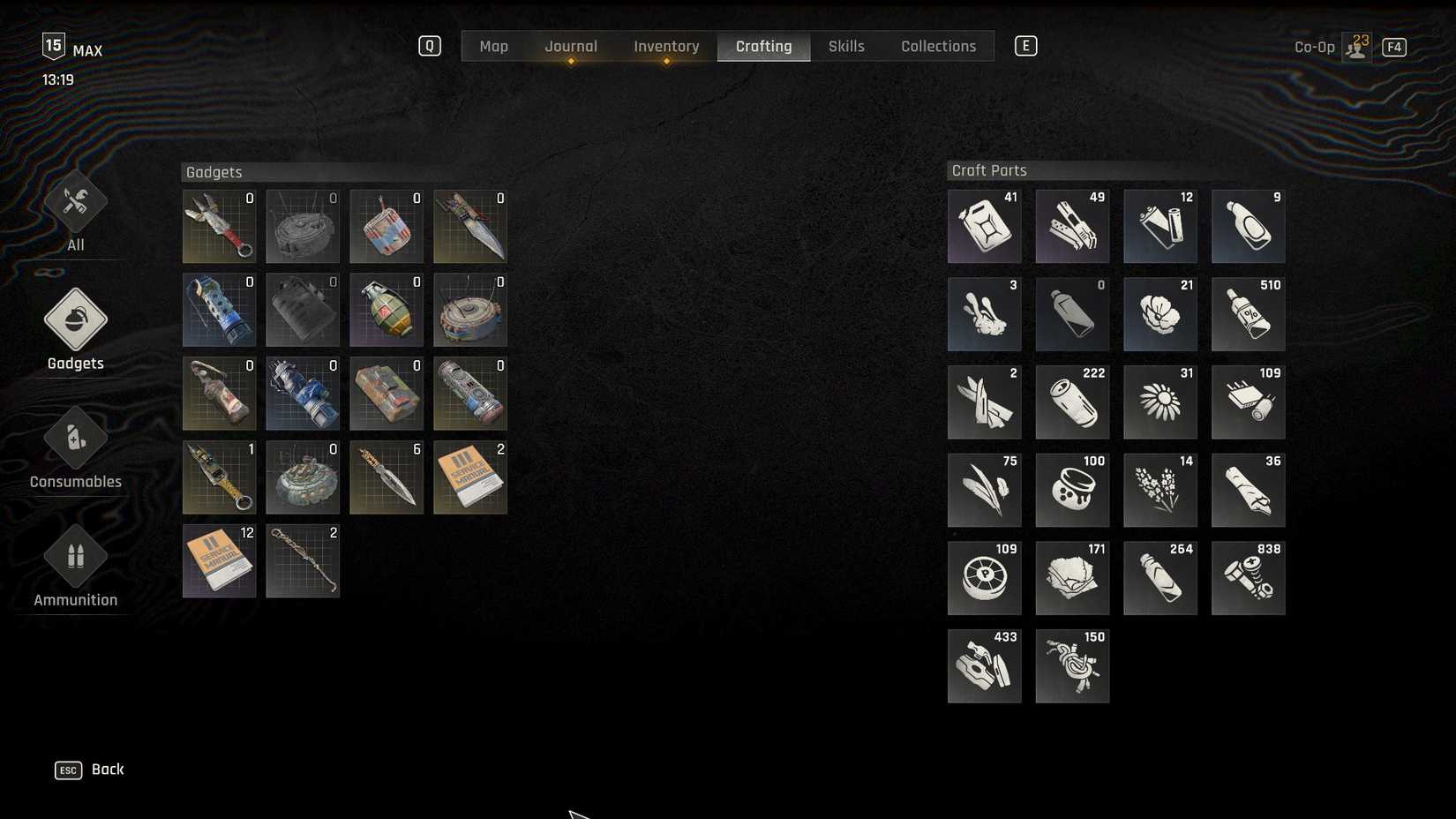Open the Co-Op menu

pyautogui.click(x=1314, y=46)
